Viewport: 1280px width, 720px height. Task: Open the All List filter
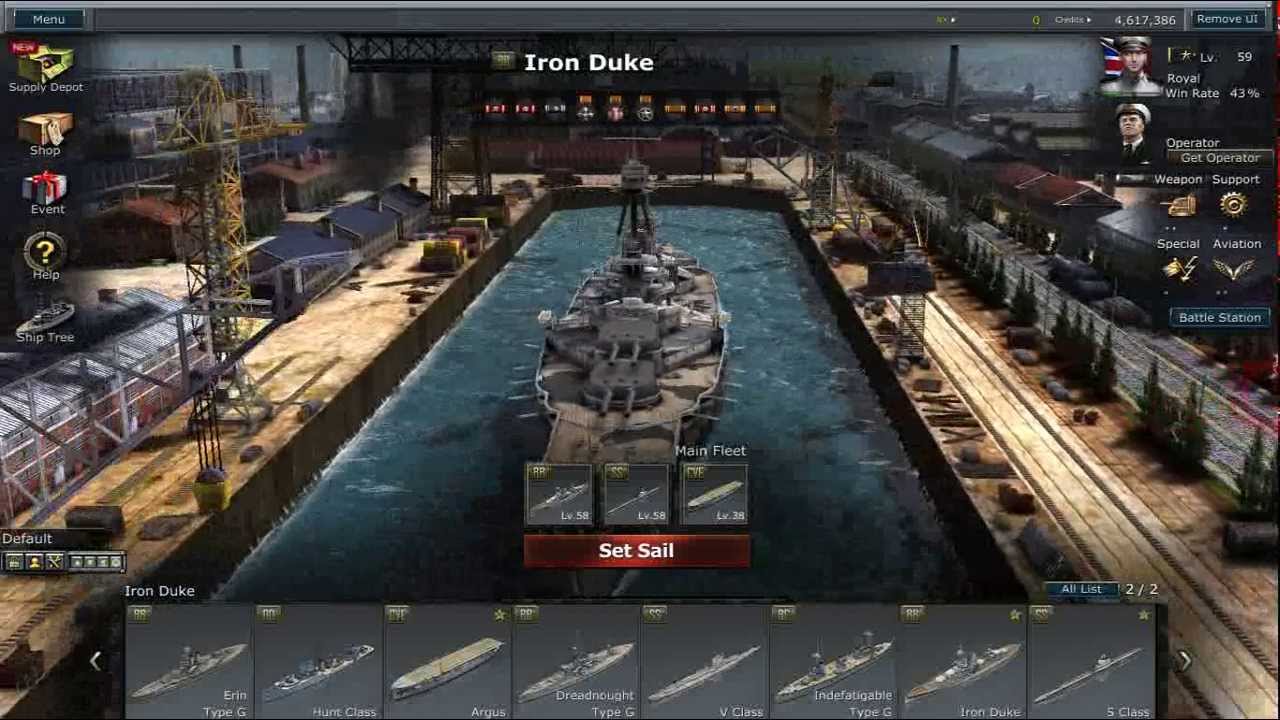[x=1084, y=589]
